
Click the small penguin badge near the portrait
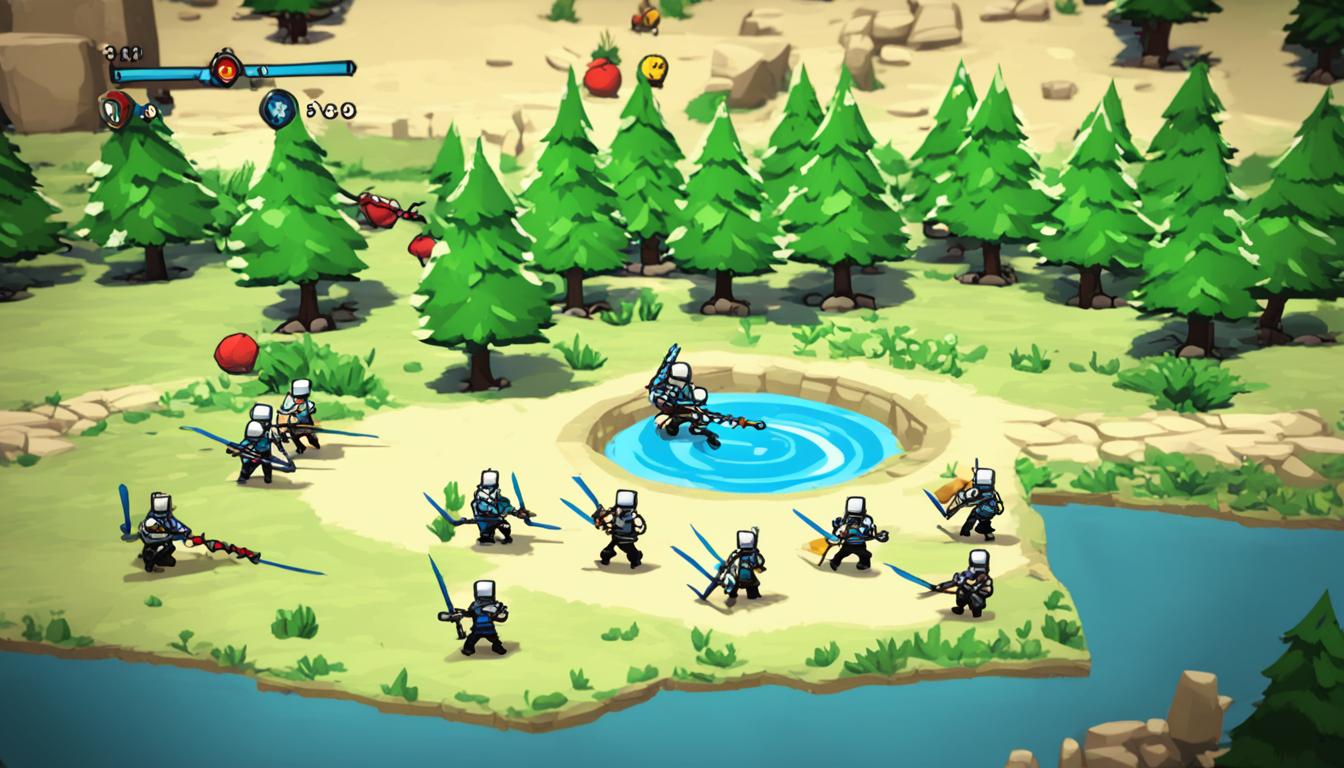[148, 111]
